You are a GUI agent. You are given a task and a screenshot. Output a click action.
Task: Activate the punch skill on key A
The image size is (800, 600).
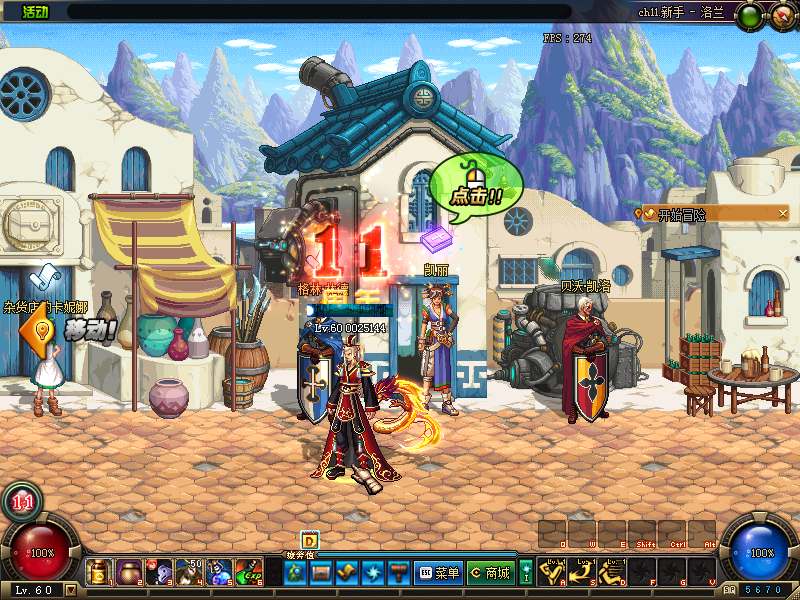coord(553,573)
